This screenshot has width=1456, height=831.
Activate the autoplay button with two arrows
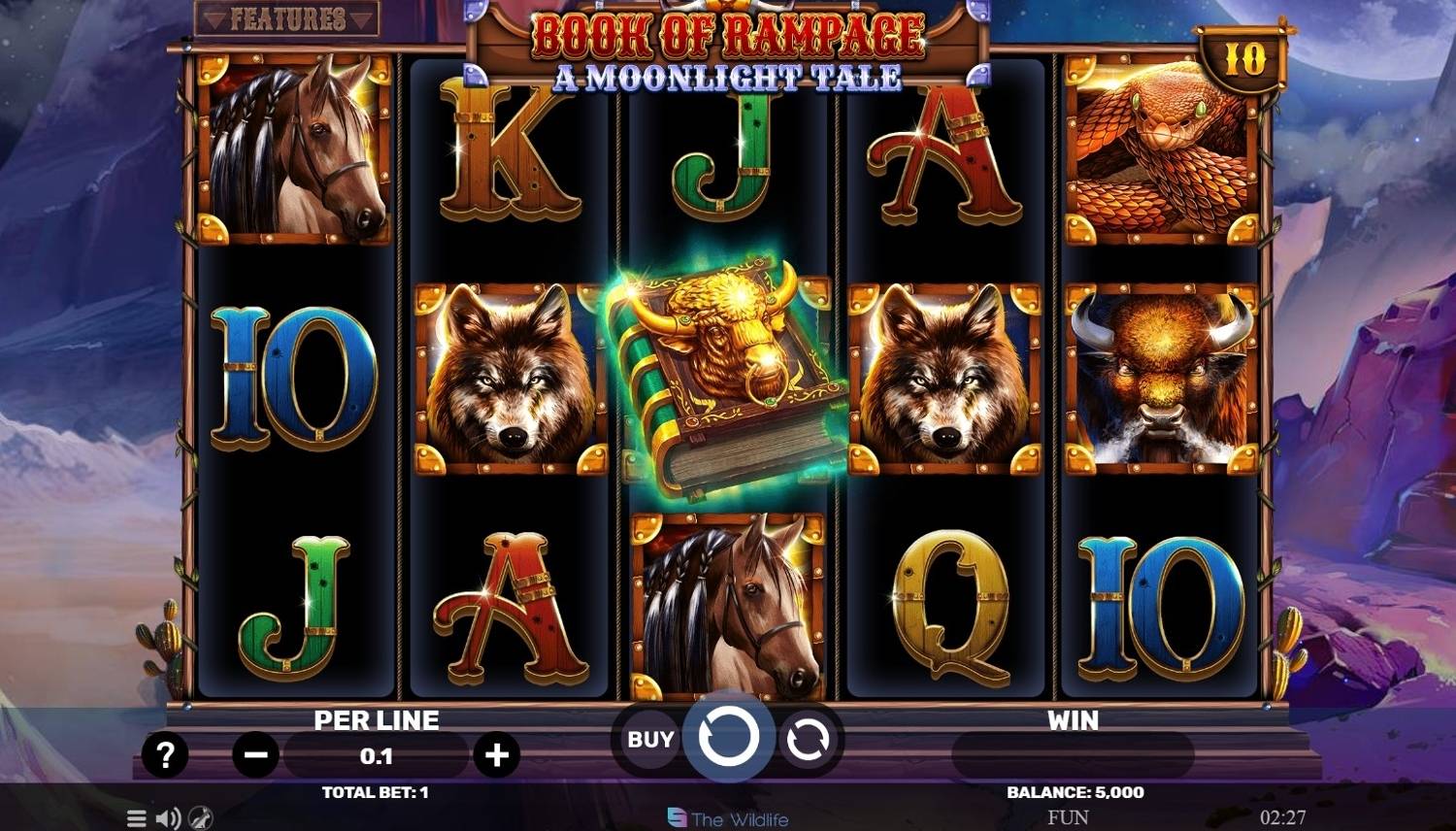pyautogui.click(x=808, y=741)
